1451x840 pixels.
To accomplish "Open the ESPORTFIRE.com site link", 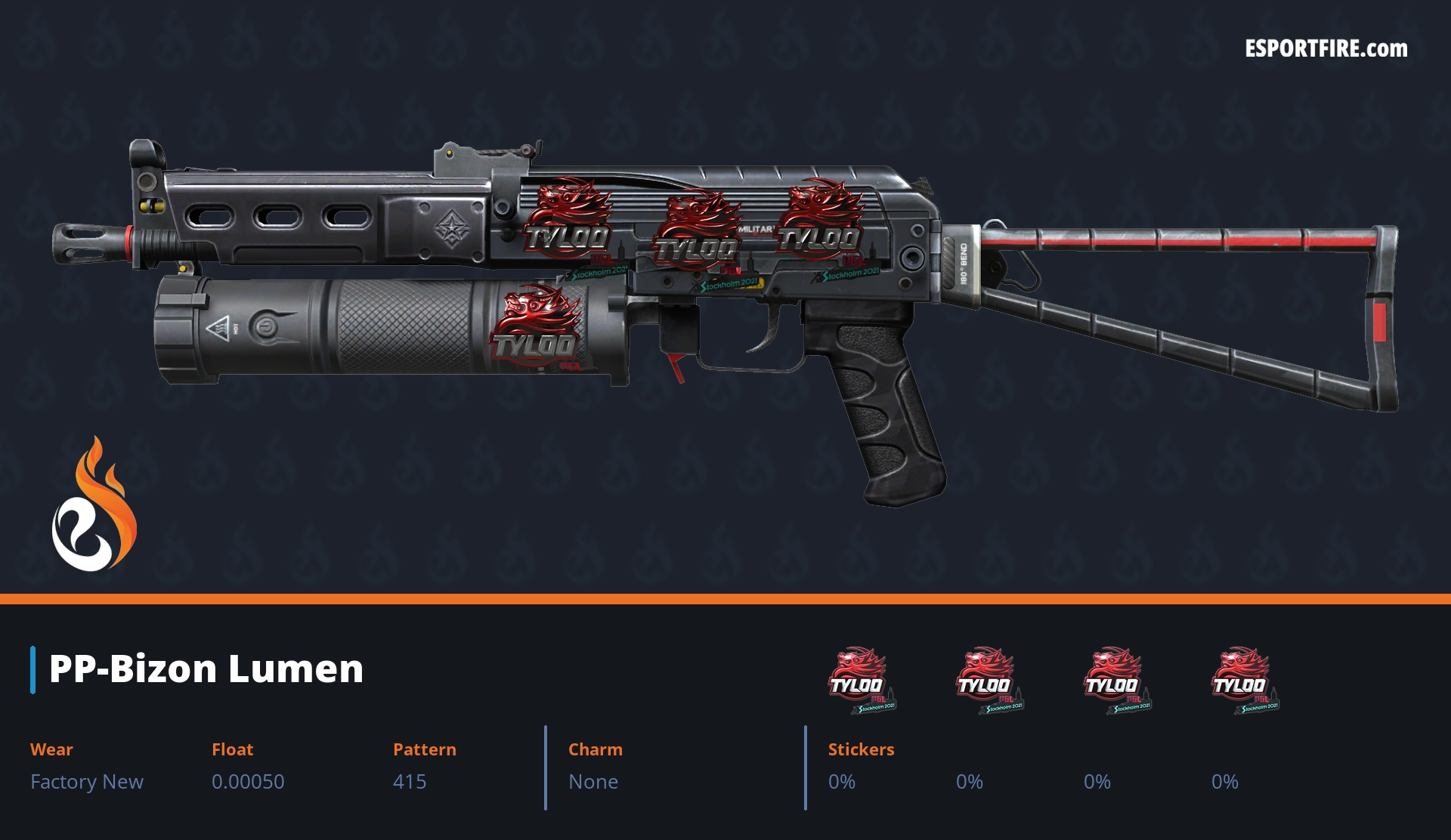I will click(1326, 49).
